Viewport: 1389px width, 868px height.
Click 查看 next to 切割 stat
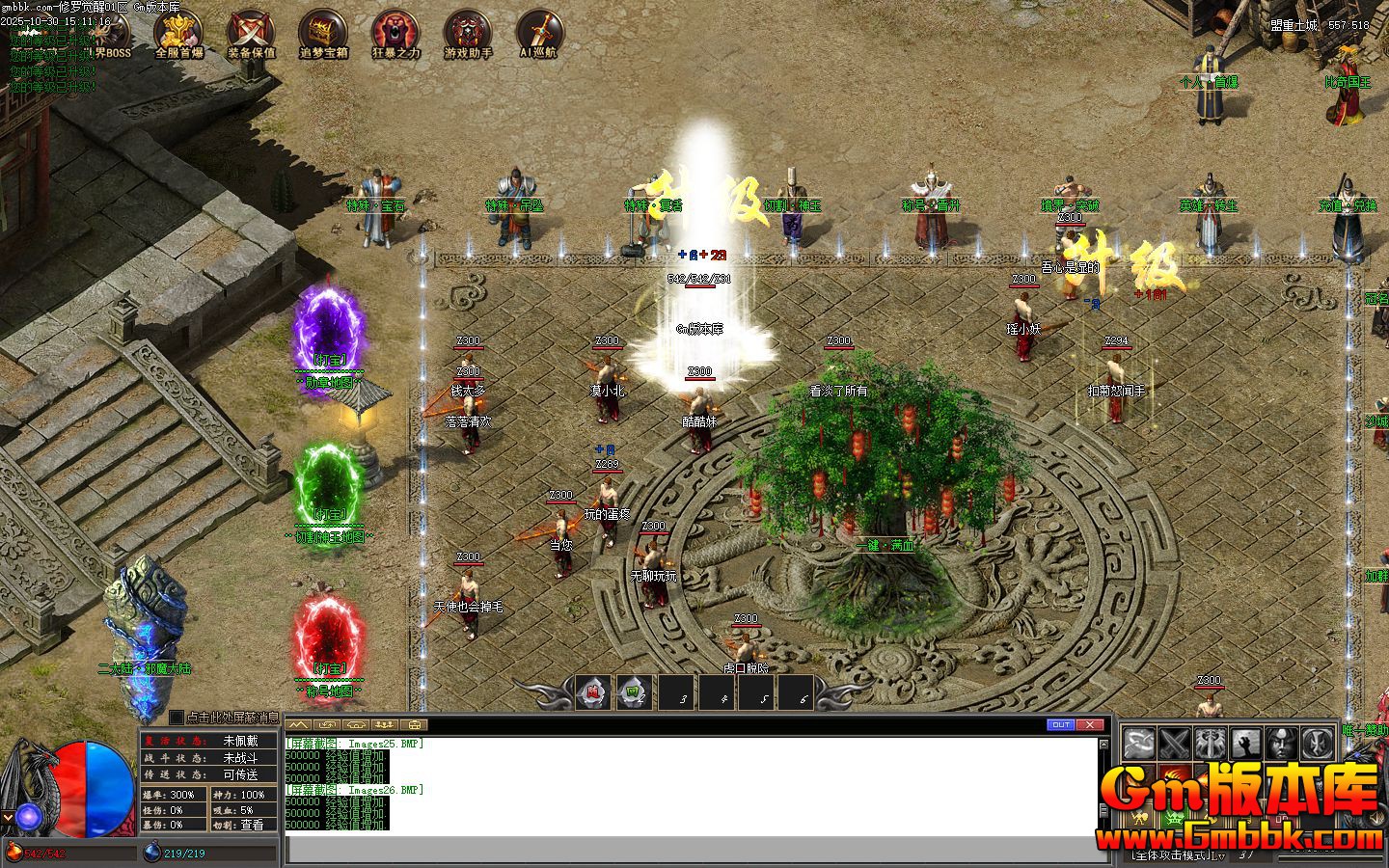click(x=252, y=825)
